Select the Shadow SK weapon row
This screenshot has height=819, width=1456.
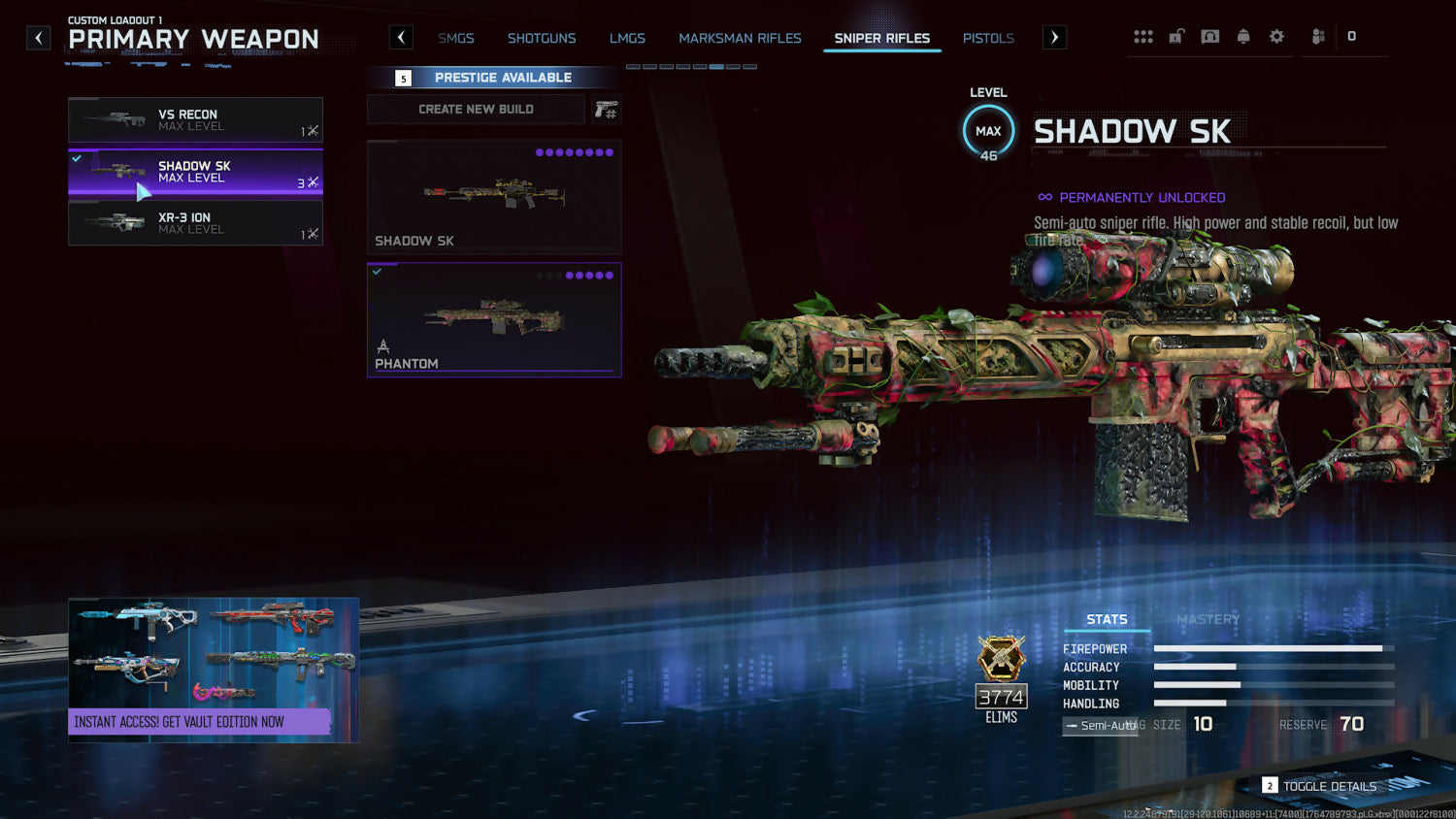(x=195, y=172)
